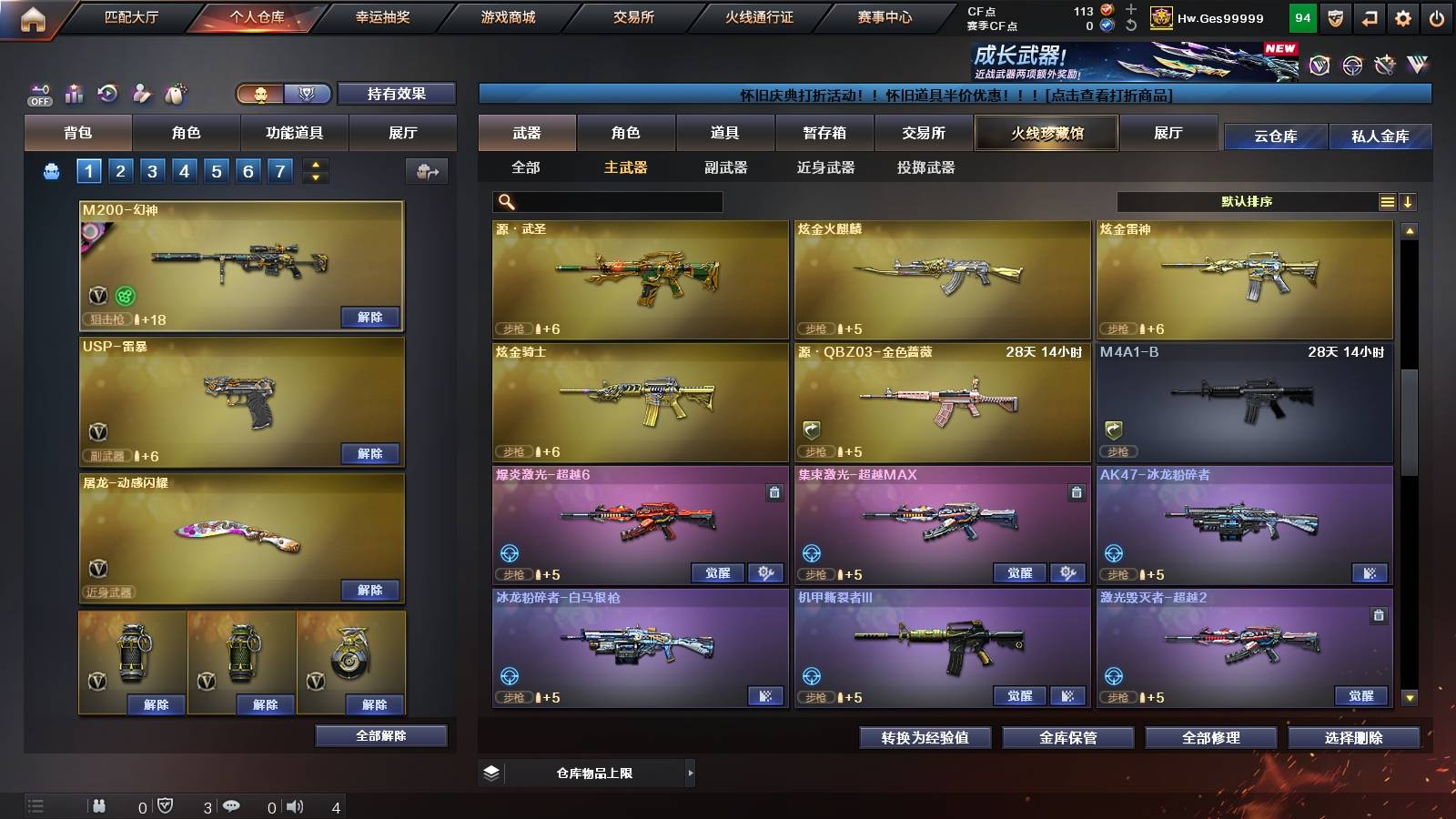Click the 全部解除 button in left panel
The height and width of the screenshot is (819, 1456).
380,735
